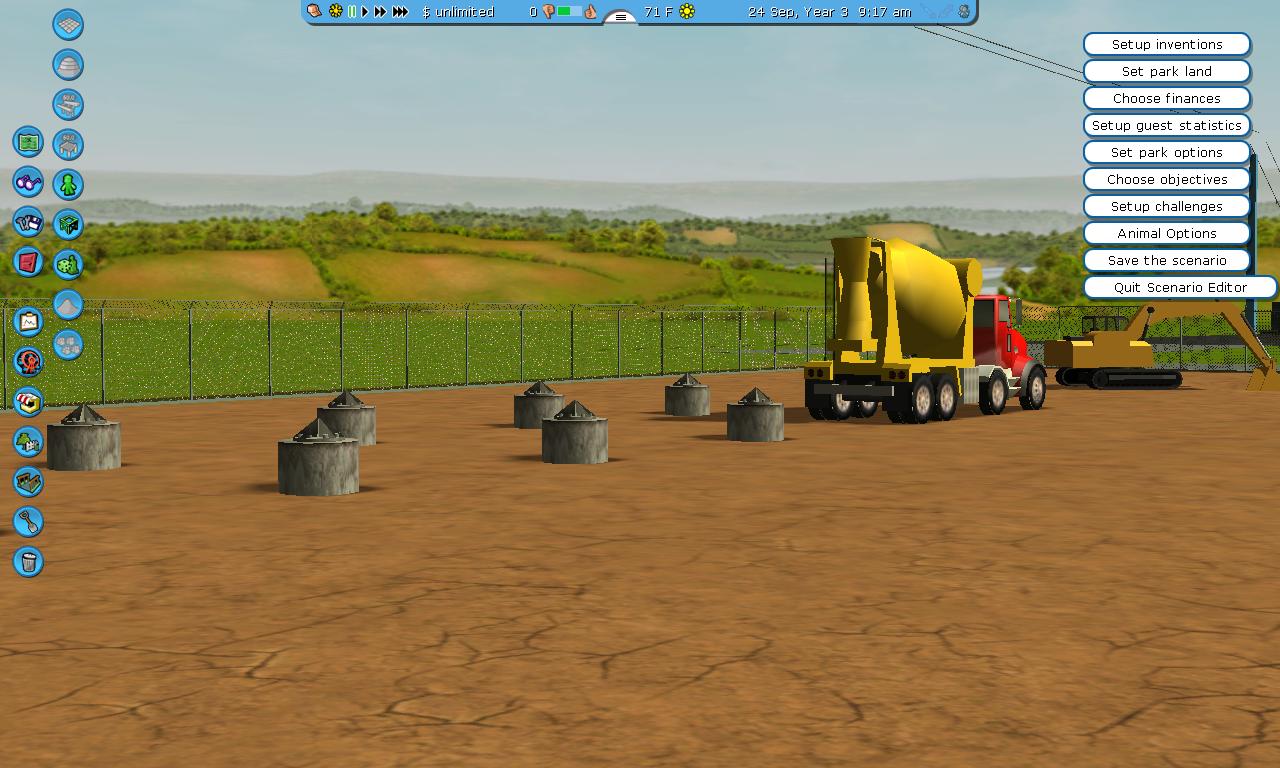Open Setup guest statistics
Image resolution: width=1280 pixels, height=768 pixels.
[1166, 125]
